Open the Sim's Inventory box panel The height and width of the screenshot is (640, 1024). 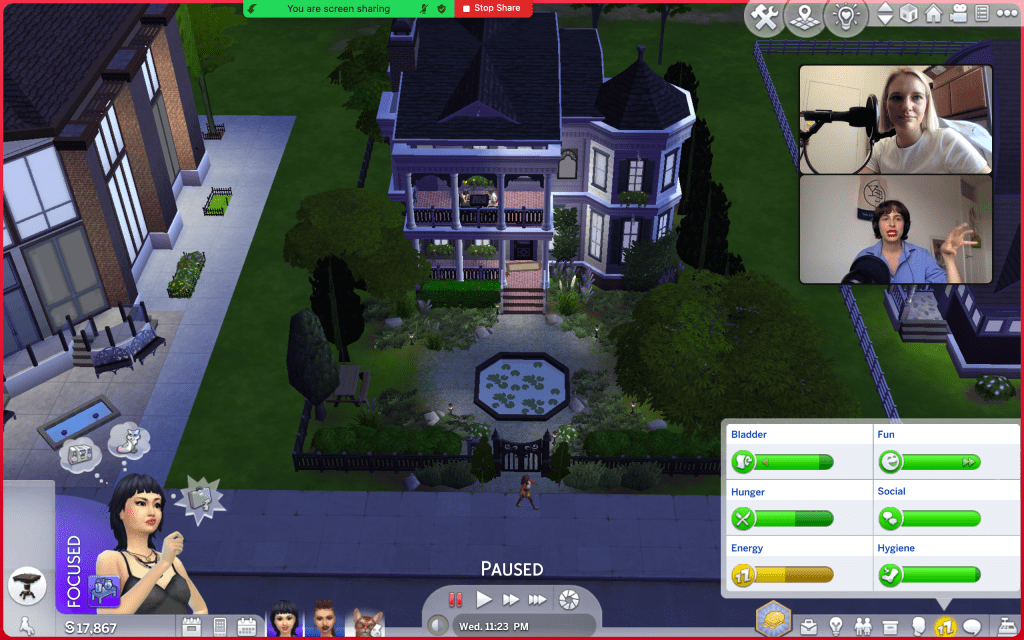pos(890,627)
